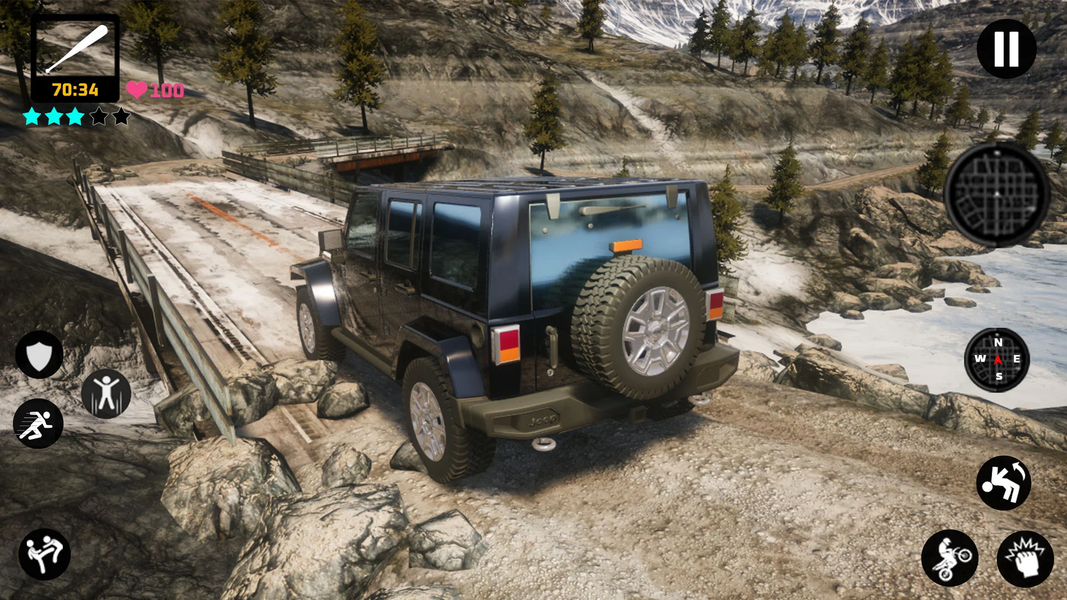1067x600 pixels.
Task: Activate the shield defense button
Action: click(39, 355)
